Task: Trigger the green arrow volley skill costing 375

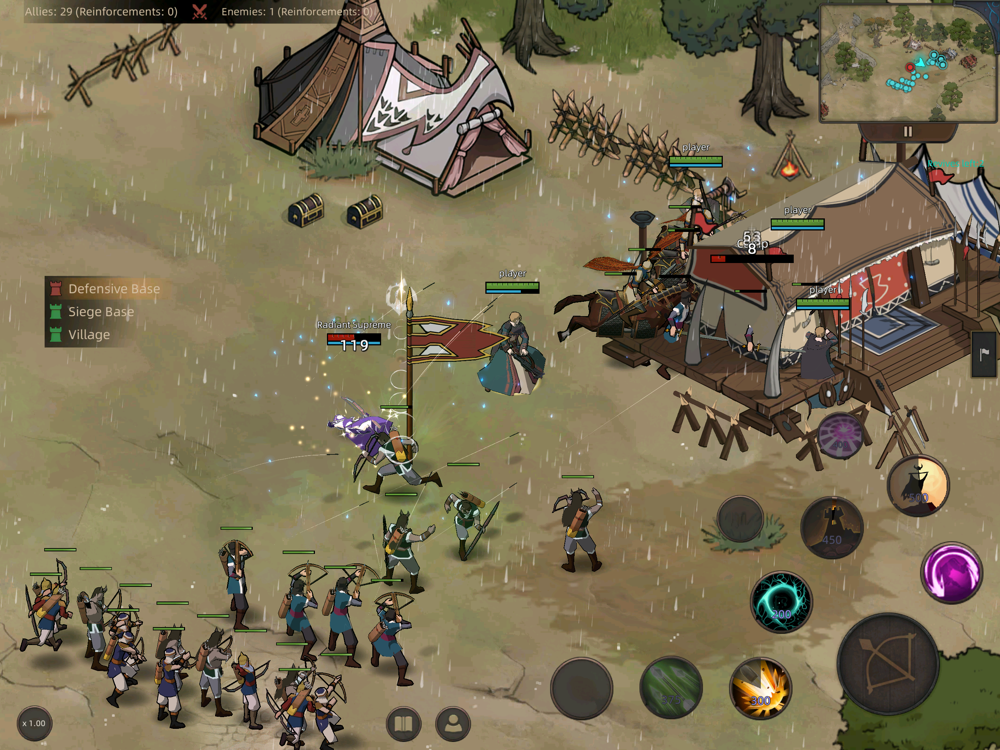Action: click(x=671, y=687)
